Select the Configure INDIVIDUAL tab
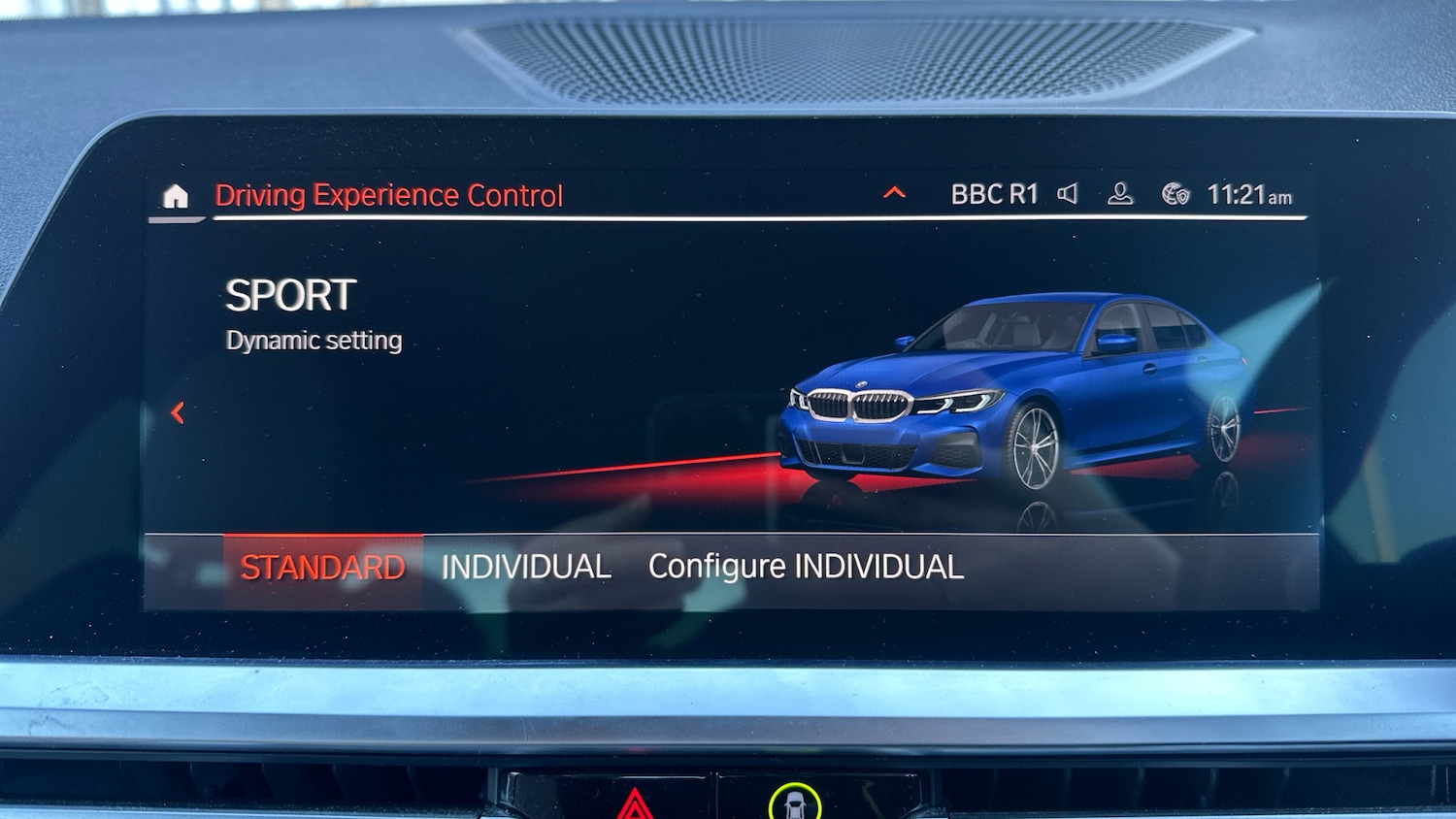 tap(806, 566)
